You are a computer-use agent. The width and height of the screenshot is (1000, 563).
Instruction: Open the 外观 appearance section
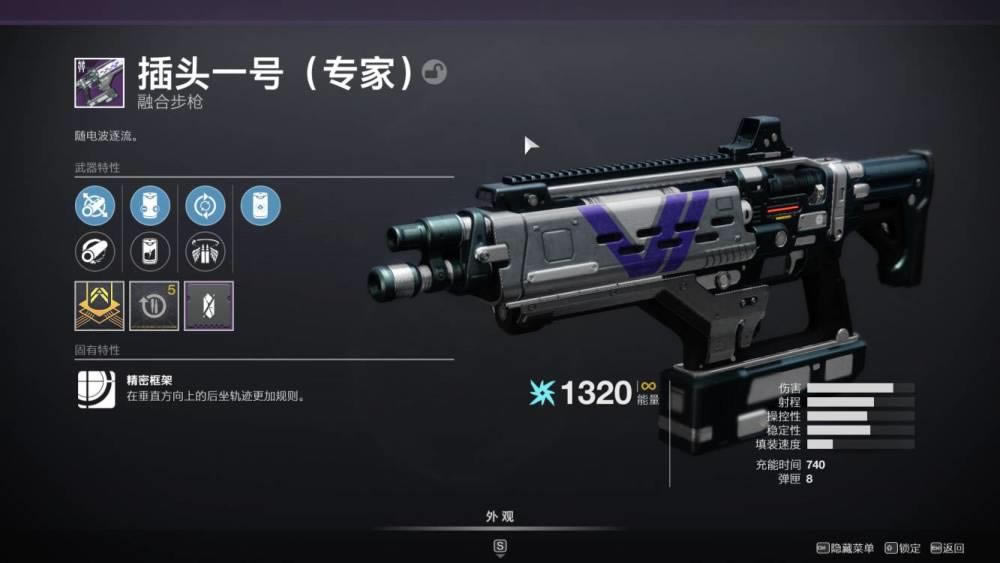[500, 517]
